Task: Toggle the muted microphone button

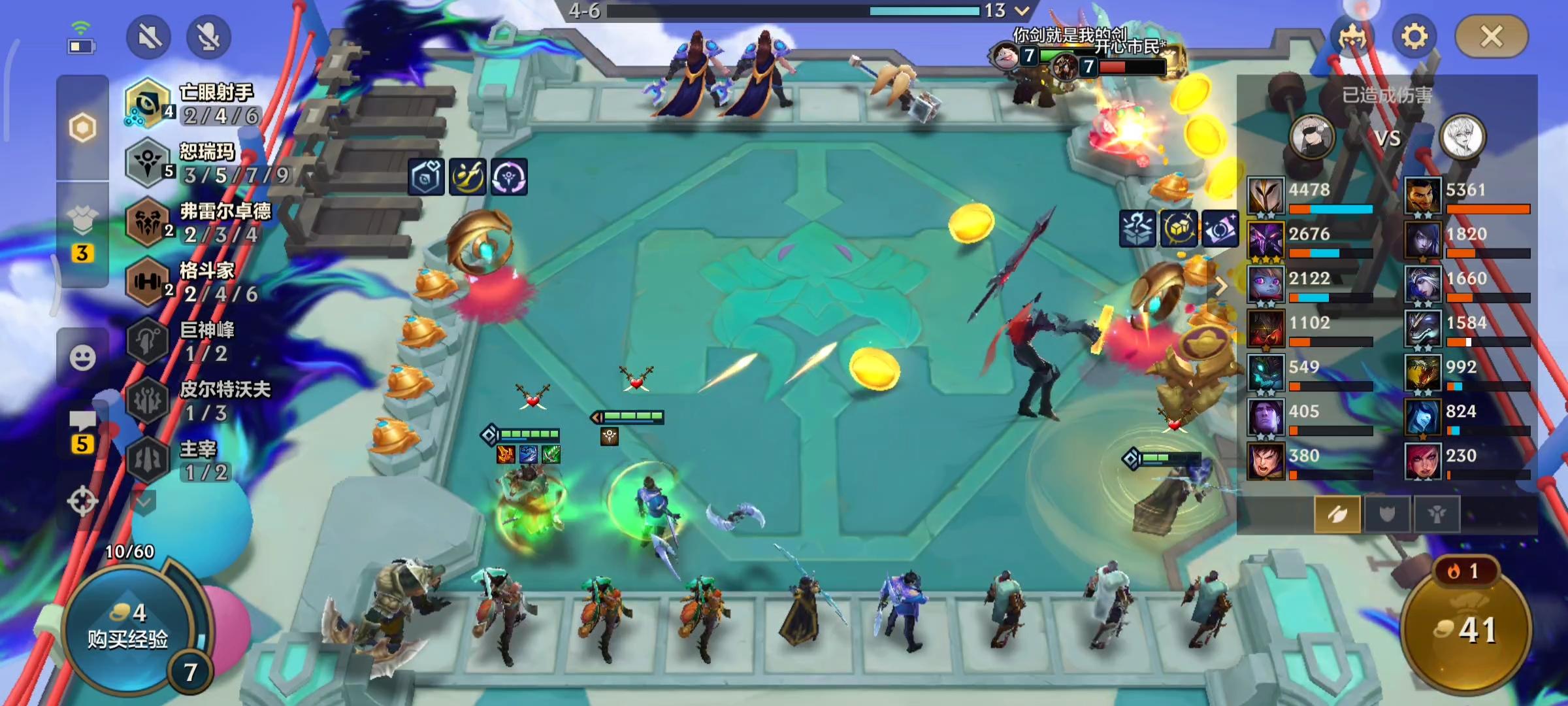Action: click(208, 37)
